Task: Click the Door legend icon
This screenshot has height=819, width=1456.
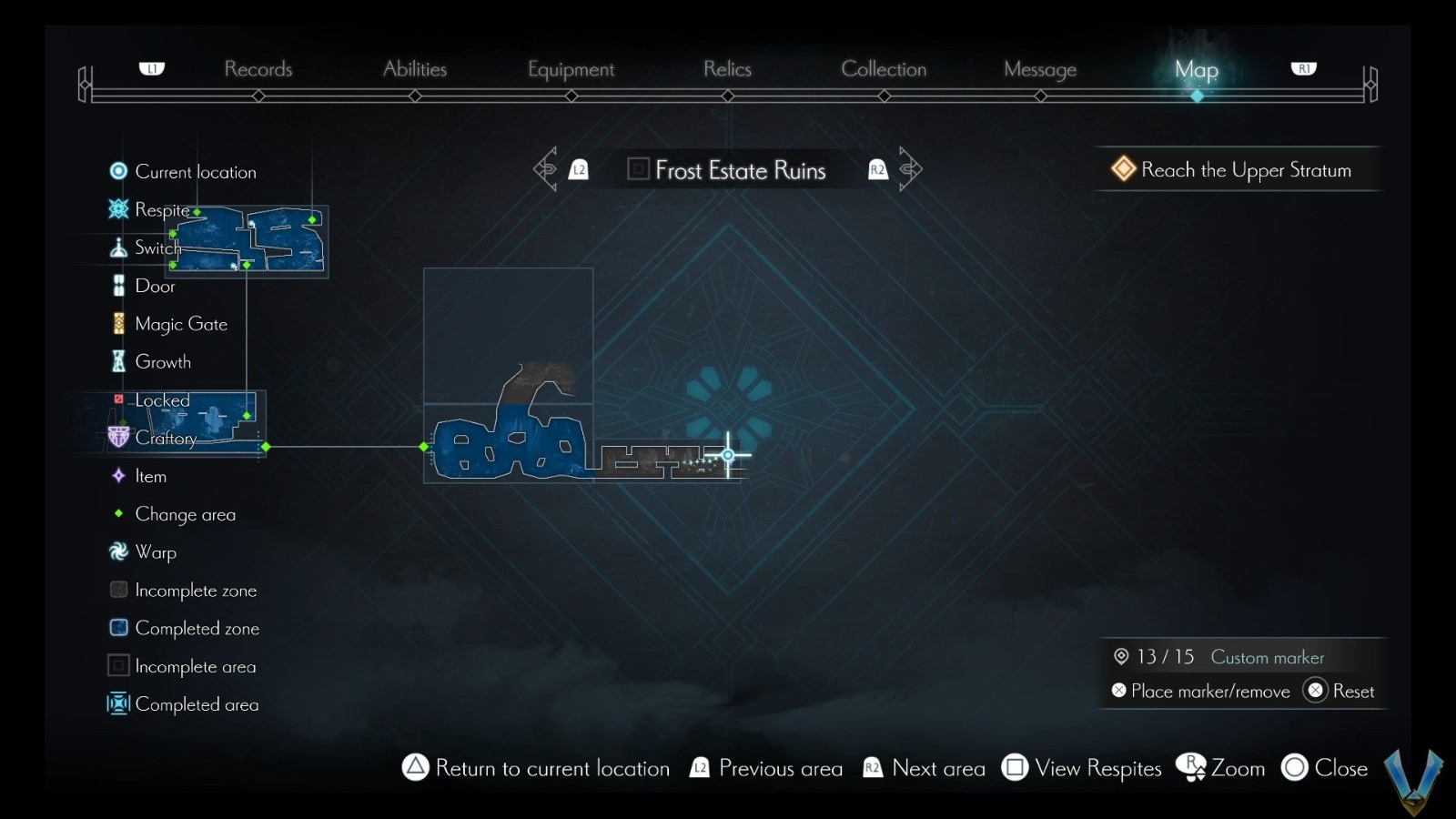Action: coord(117,285)
